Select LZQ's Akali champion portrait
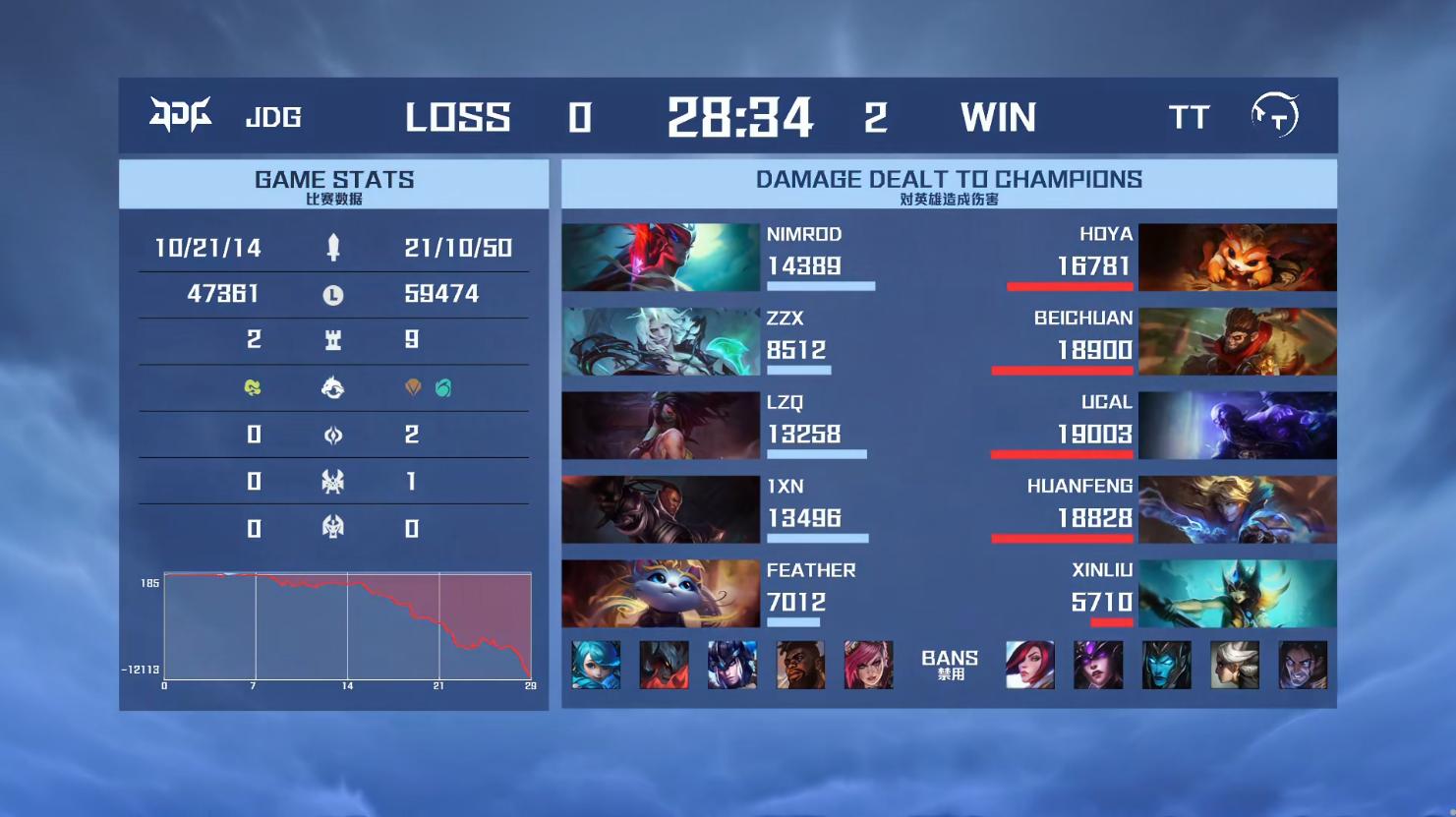The image size is (1456, 817). point(661,426)
